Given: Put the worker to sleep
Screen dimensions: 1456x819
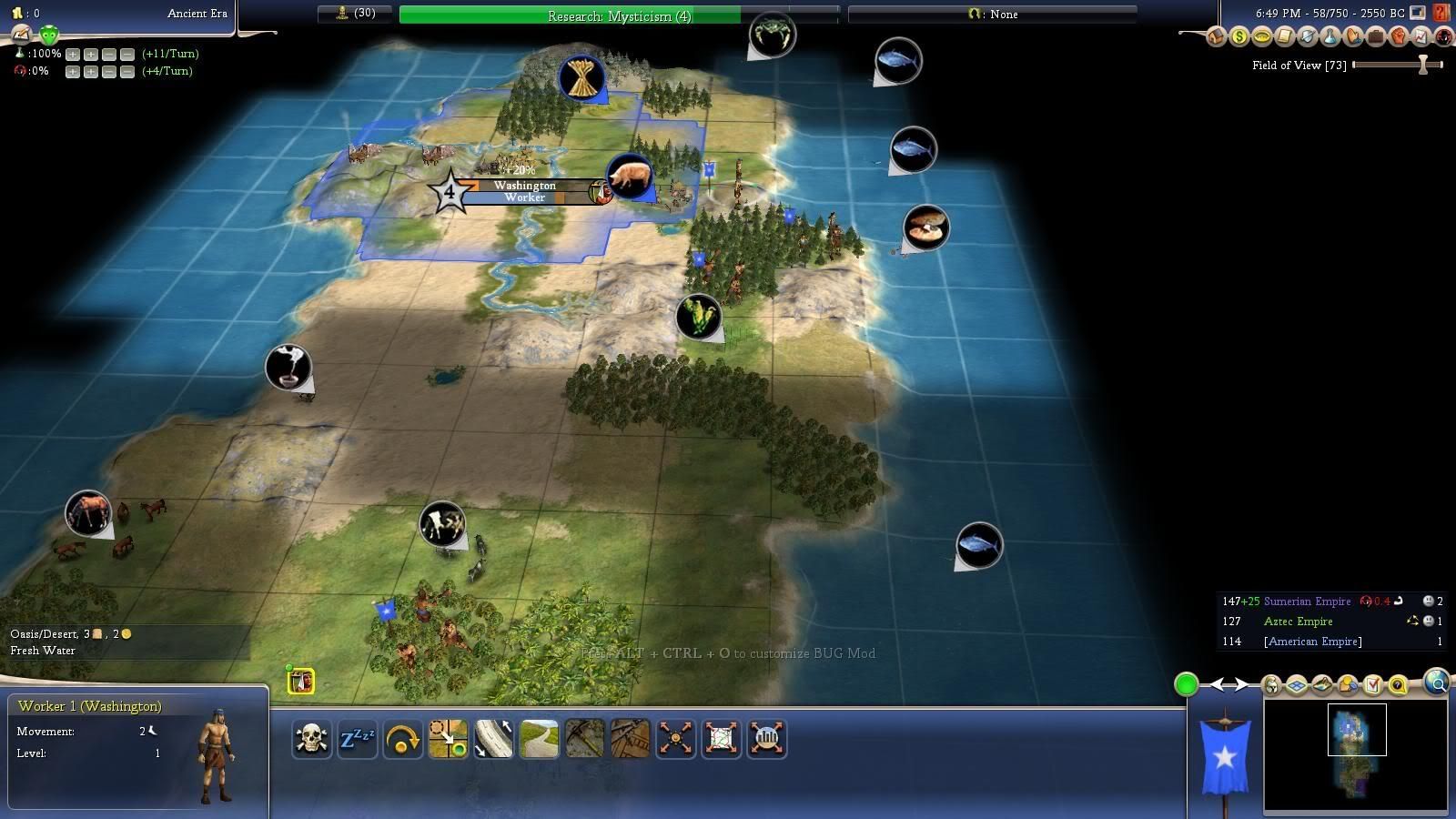Looking at the screenshot, I should click(357, 739).
